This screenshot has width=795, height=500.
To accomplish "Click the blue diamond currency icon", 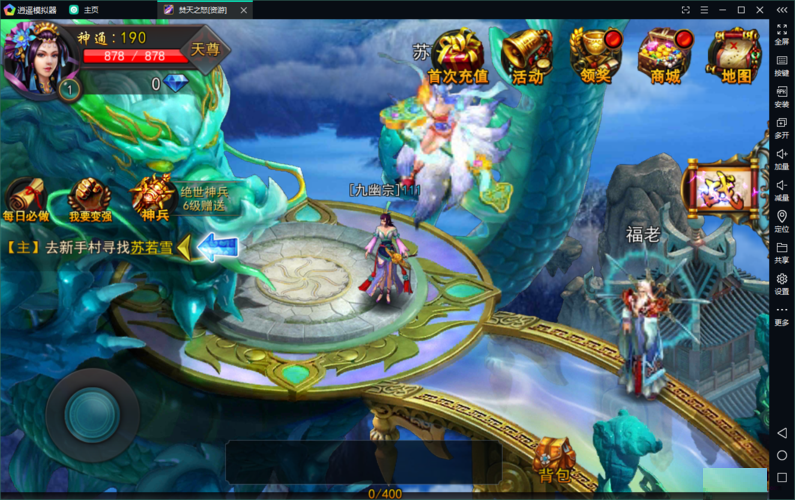I will pos(177,85).
